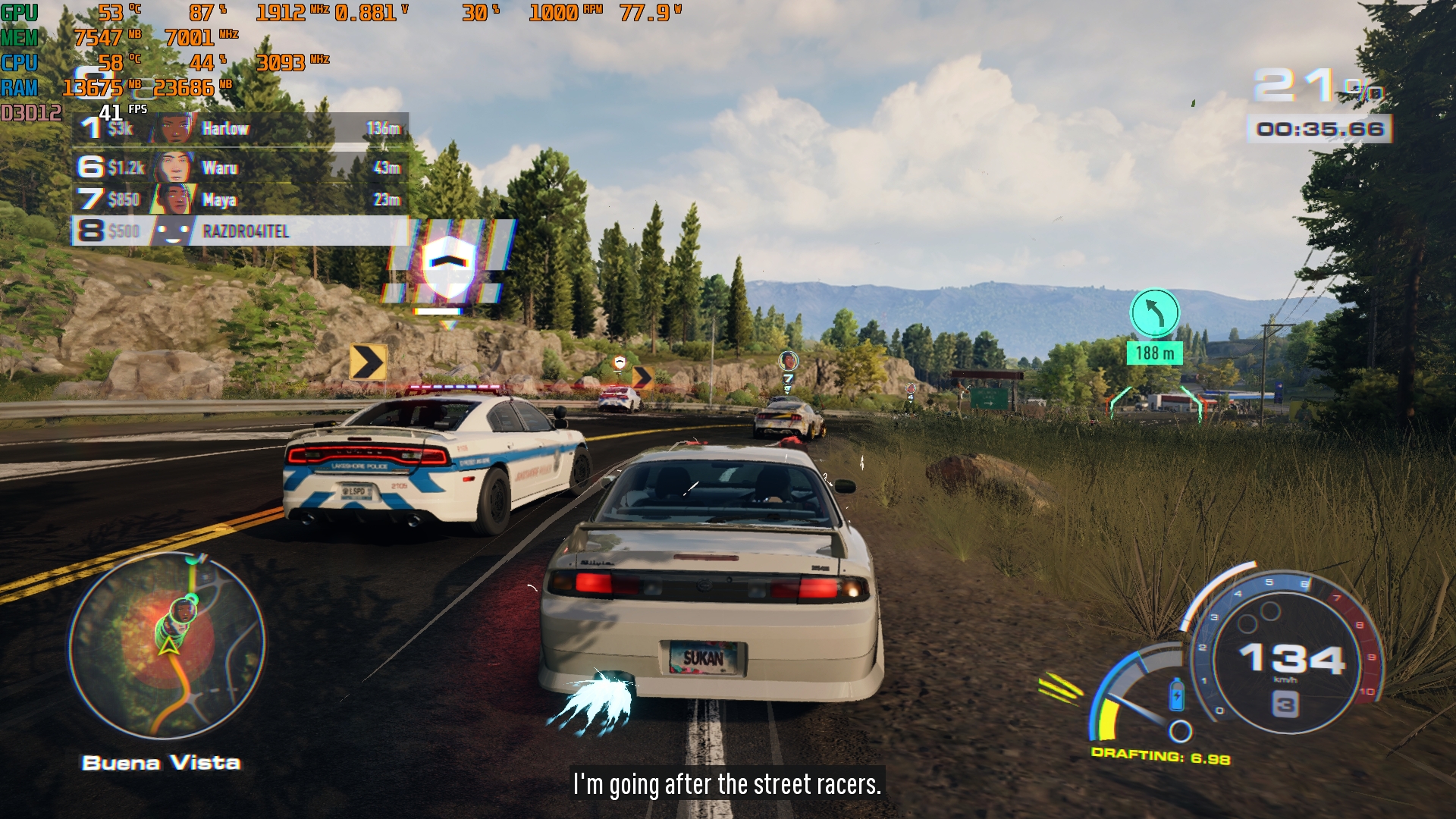Select Waru's leaderboard row
The height and width of the screenshot is (819, 1456).
pyautogui.click(x=241, y=168)
